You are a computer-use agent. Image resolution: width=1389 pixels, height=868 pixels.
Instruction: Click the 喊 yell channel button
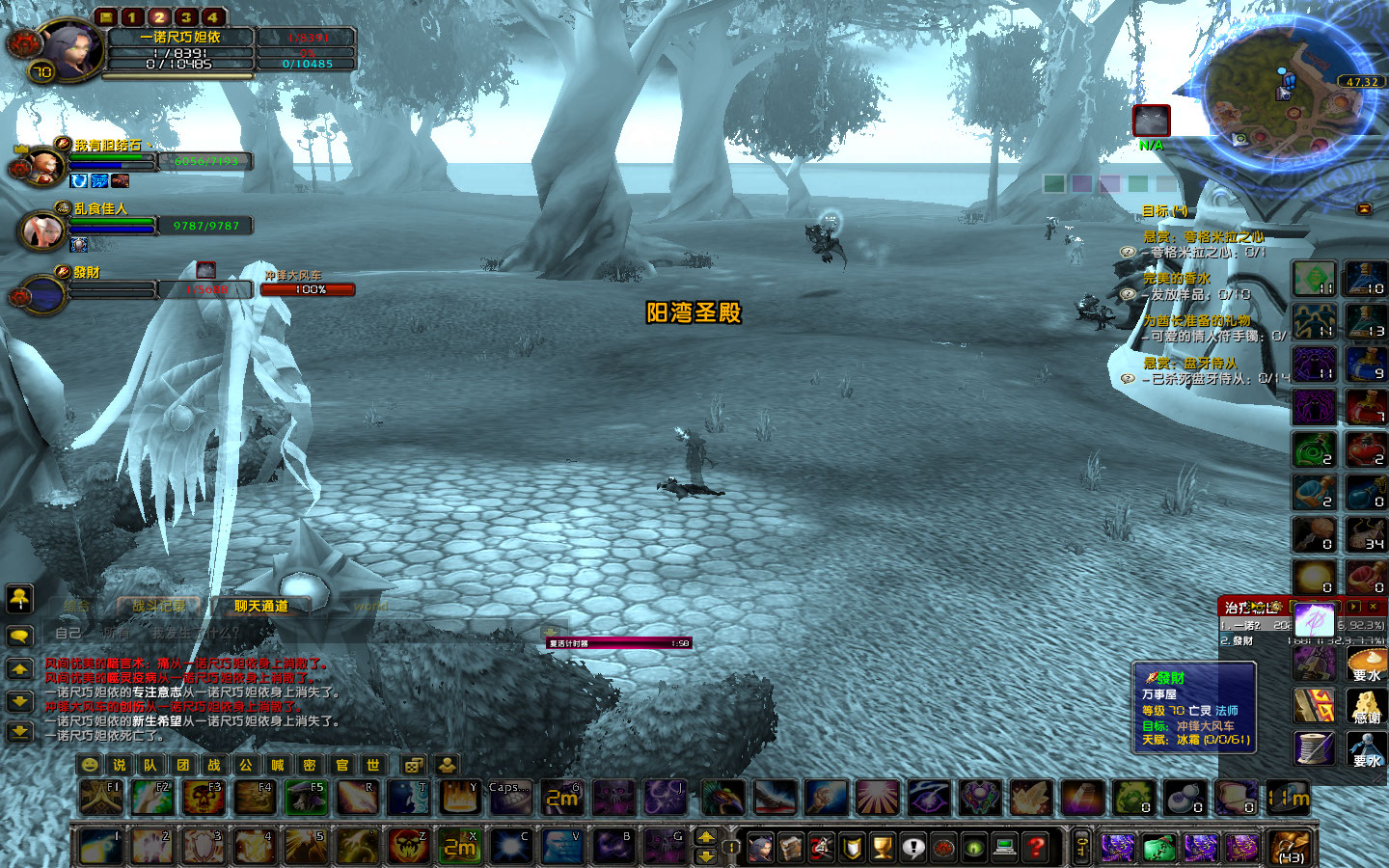(x=278, y=765)
